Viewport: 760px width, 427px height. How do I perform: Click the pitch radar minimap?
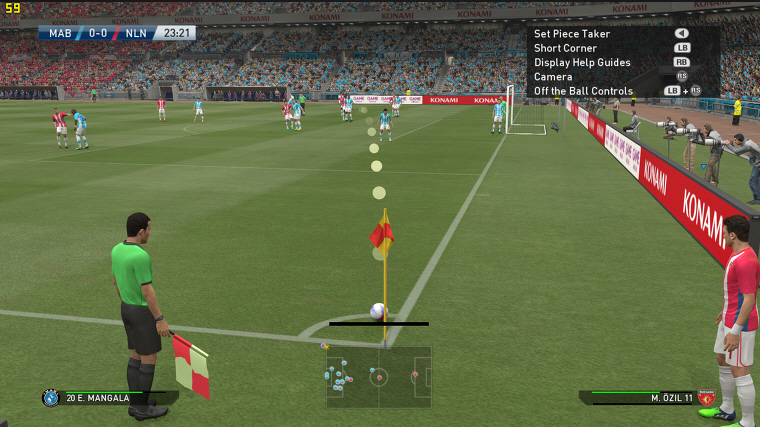pos(378,377)
